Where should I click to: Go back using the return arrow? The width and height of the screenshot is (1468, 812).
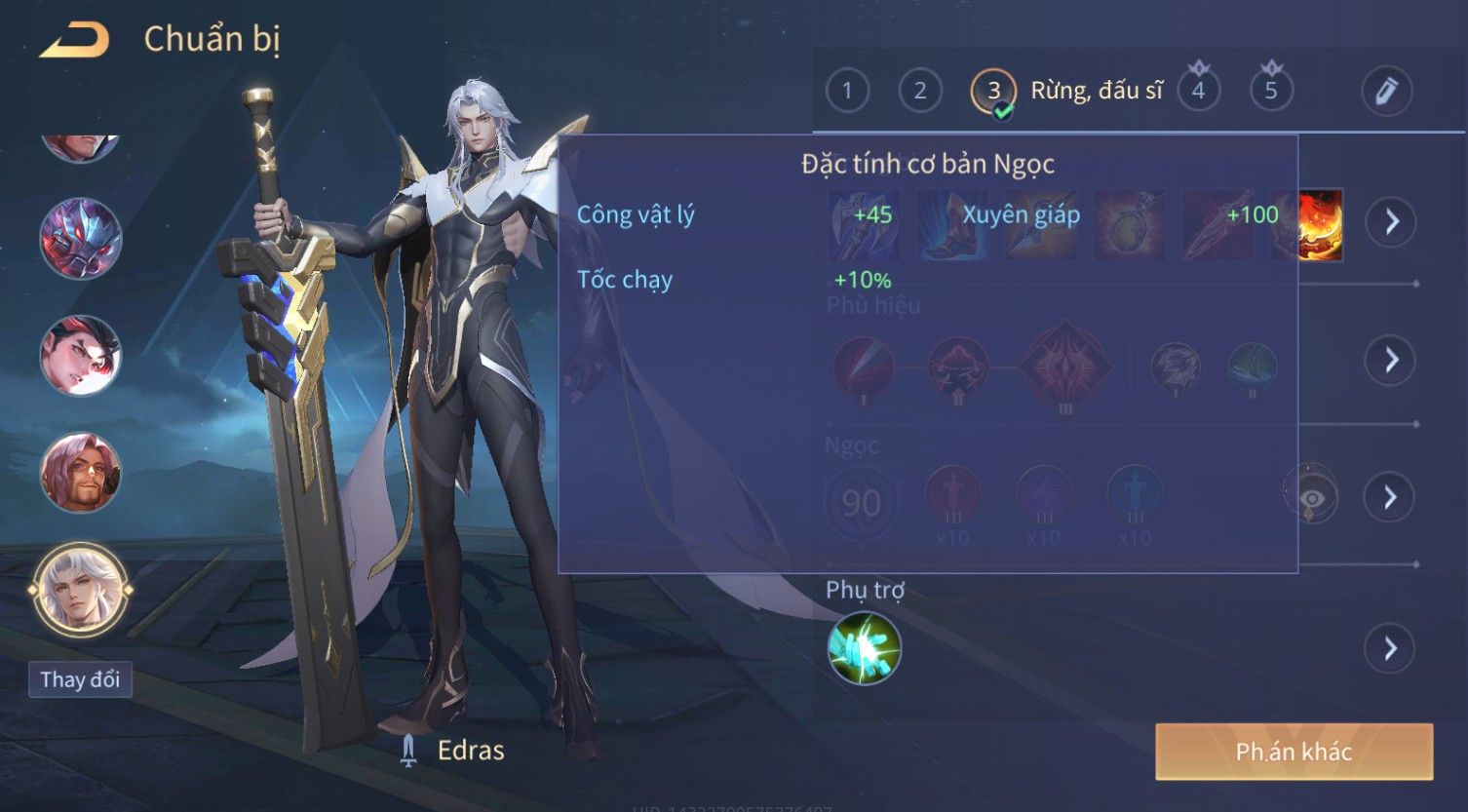point(74,41)
